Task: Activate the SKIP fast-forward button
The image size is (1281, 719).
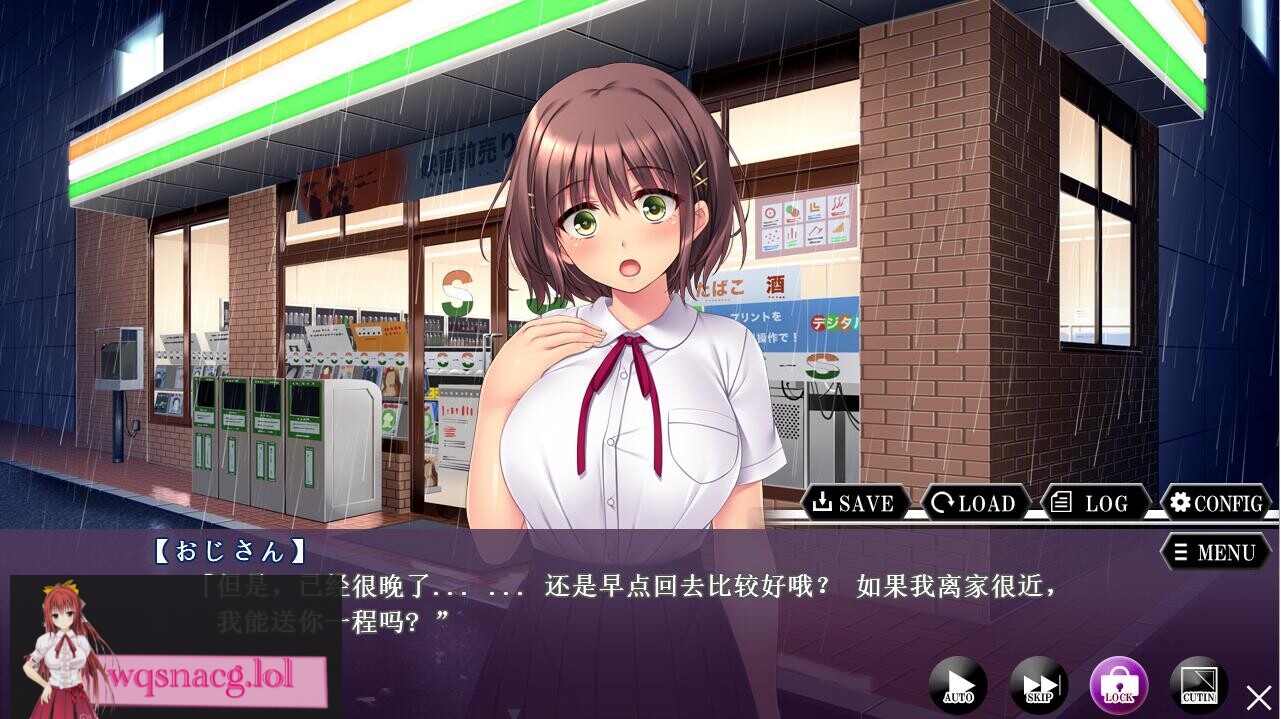Action: [1039, 685]
